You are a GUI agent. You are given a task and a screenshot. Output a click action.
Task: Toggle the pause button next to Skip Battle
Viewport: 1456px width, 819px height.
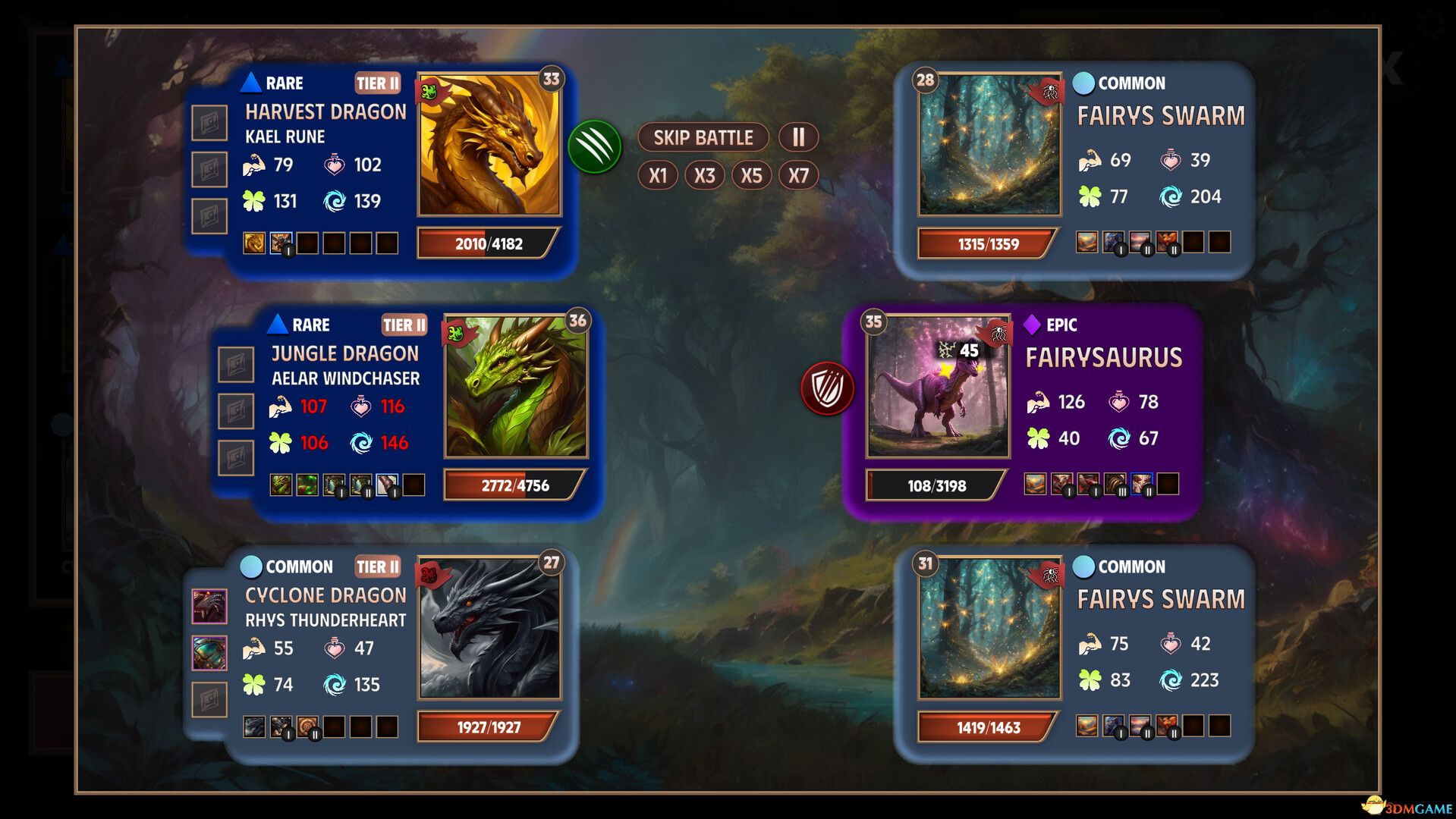click(x=797, y=137)
